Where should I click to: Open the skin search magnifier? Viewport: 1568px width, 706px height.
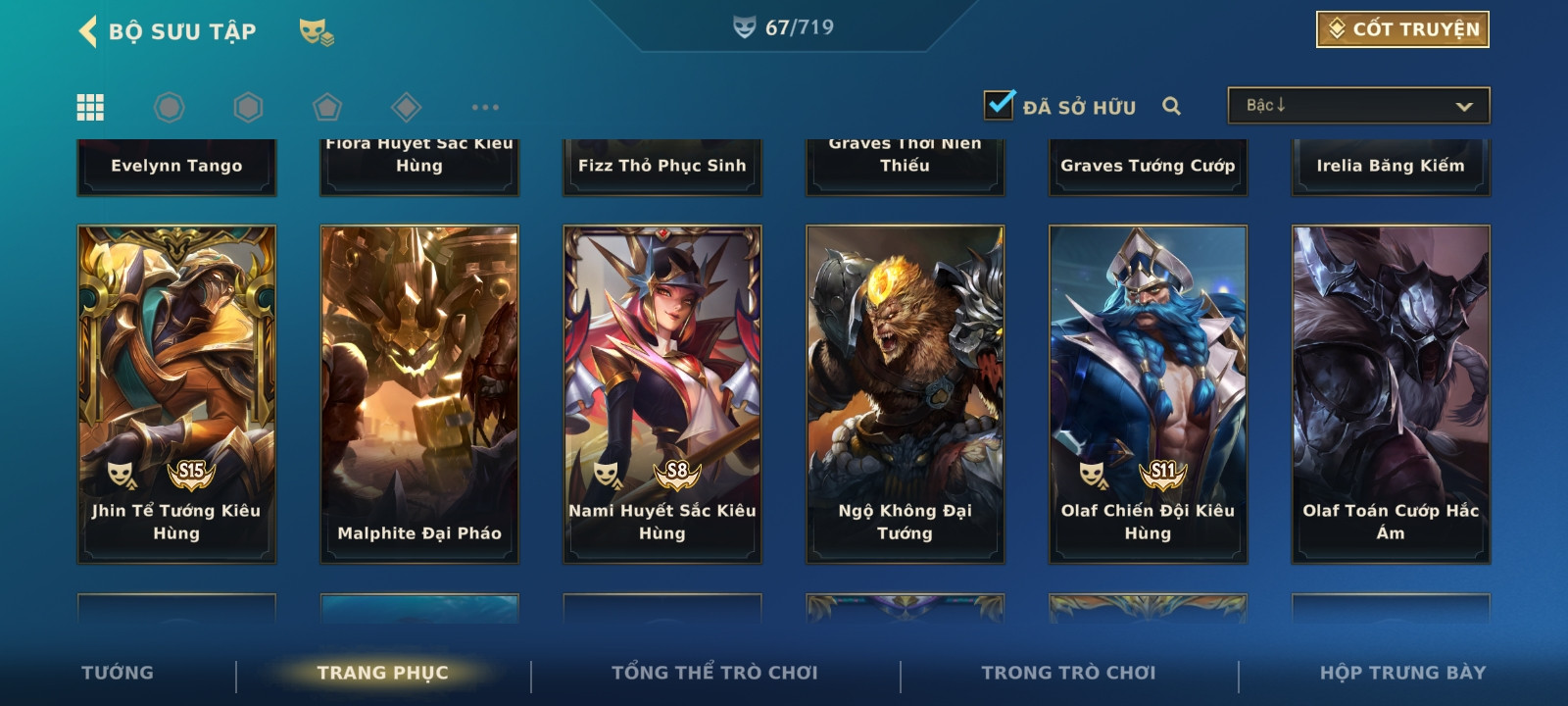click(x=1171, y=106)
